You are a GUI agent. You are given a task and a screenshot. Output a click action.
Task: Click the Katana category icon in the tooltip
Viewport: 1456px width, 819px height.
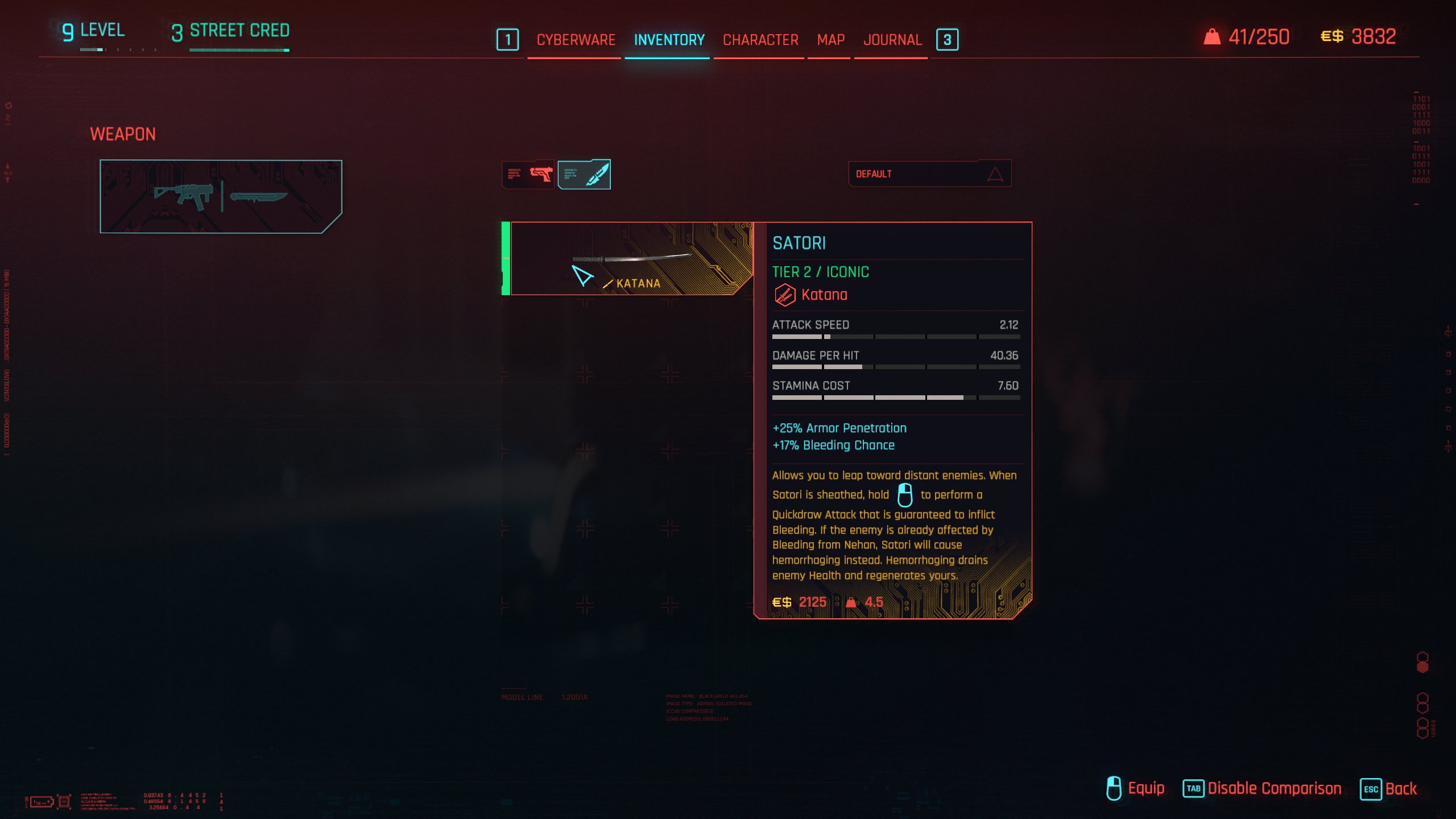tap(784, 295)
